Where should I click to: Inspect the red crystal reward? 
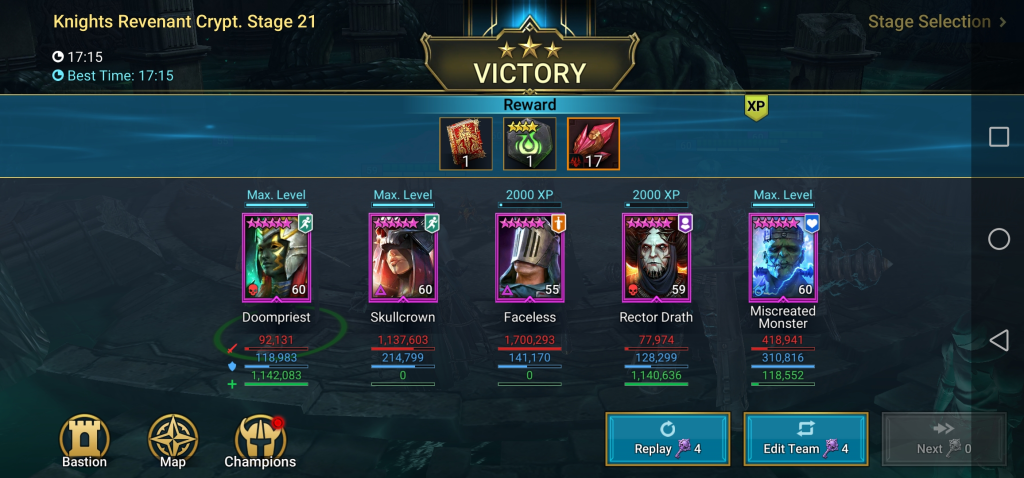593,144
